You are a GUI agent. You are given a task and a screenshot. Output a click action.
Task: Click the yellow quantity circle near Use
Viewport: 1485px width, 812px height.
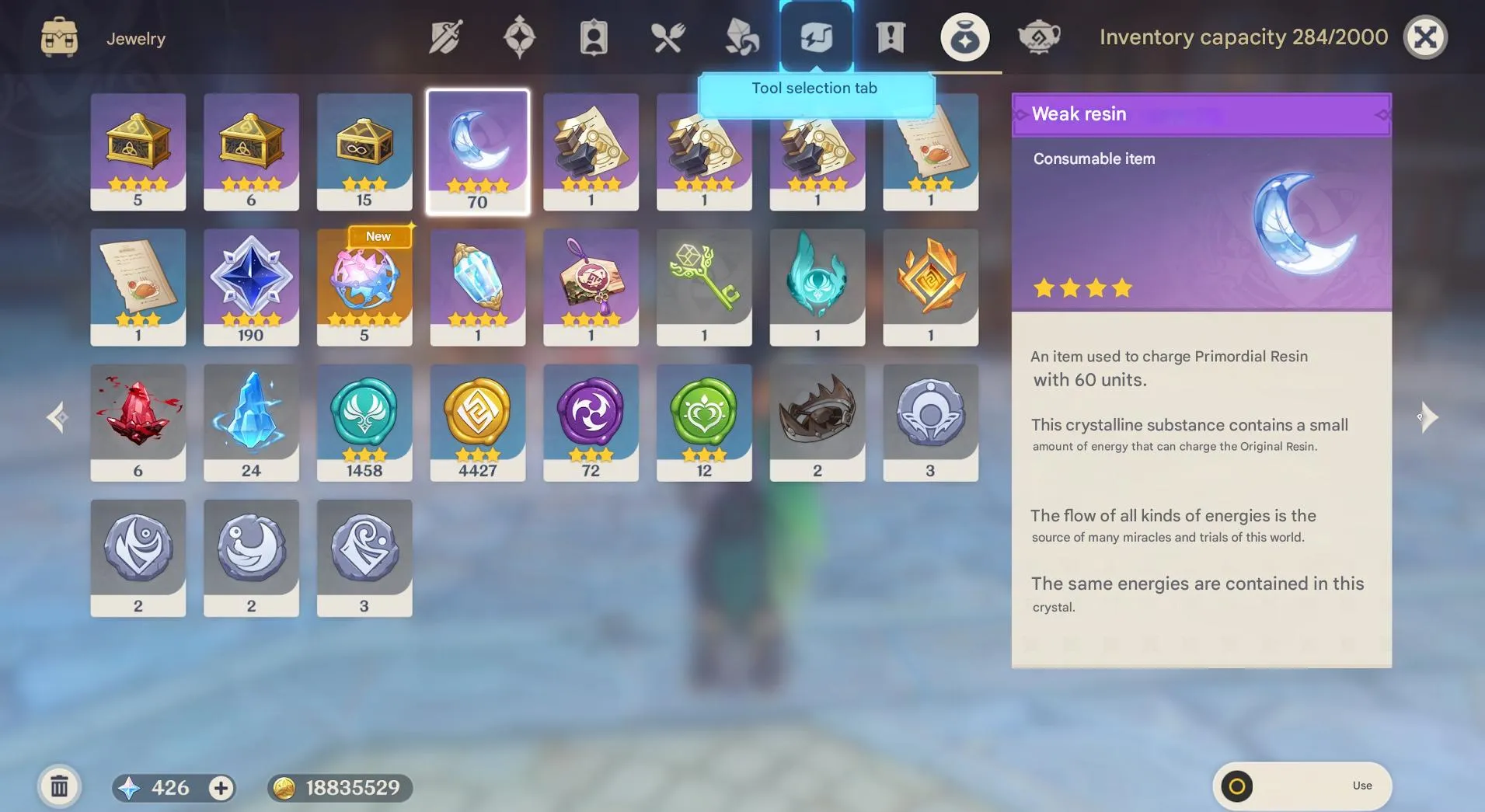1236,786
